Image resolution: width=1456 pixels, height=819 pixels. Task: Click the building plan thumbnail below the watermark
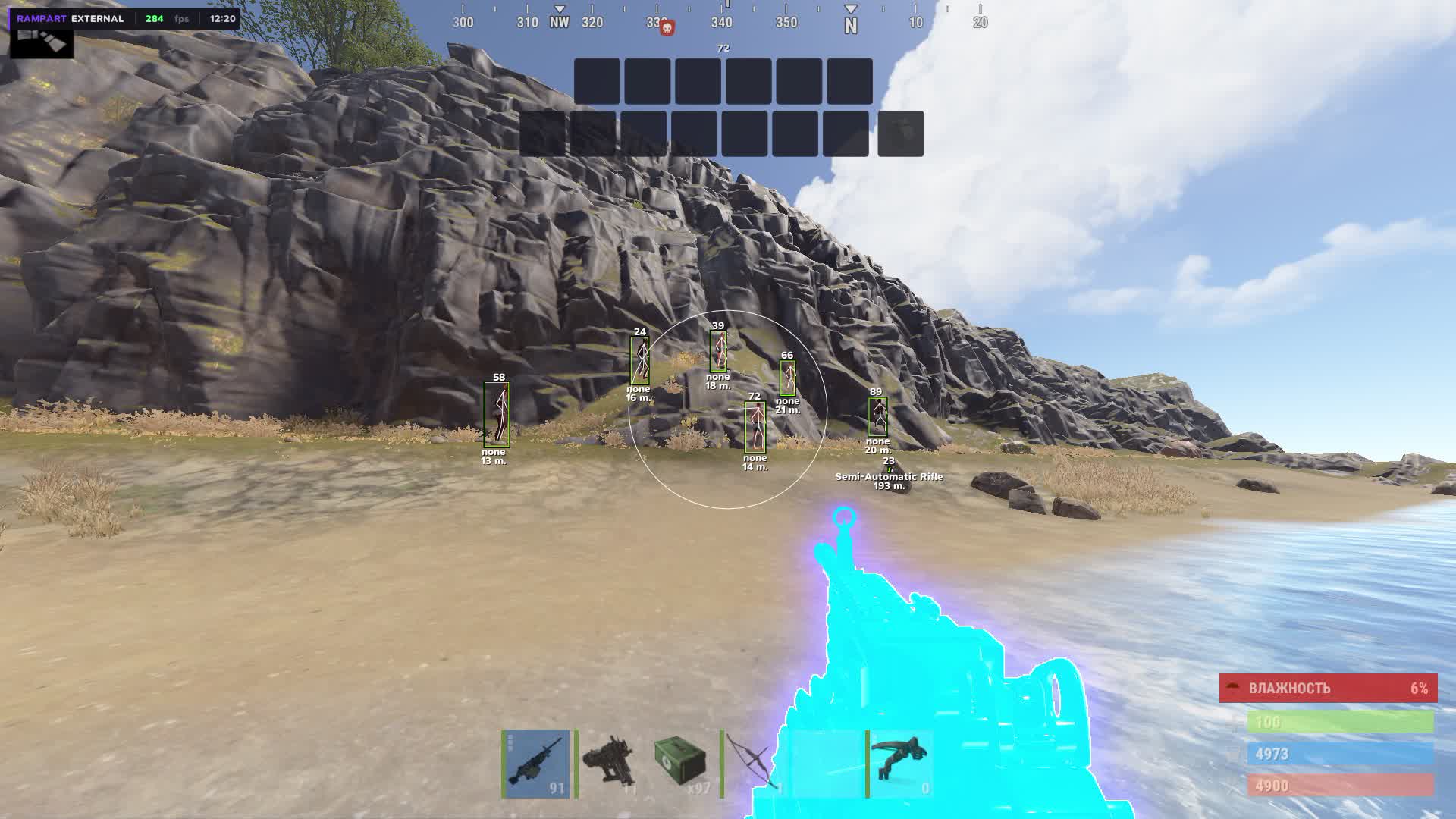(42, 43)
